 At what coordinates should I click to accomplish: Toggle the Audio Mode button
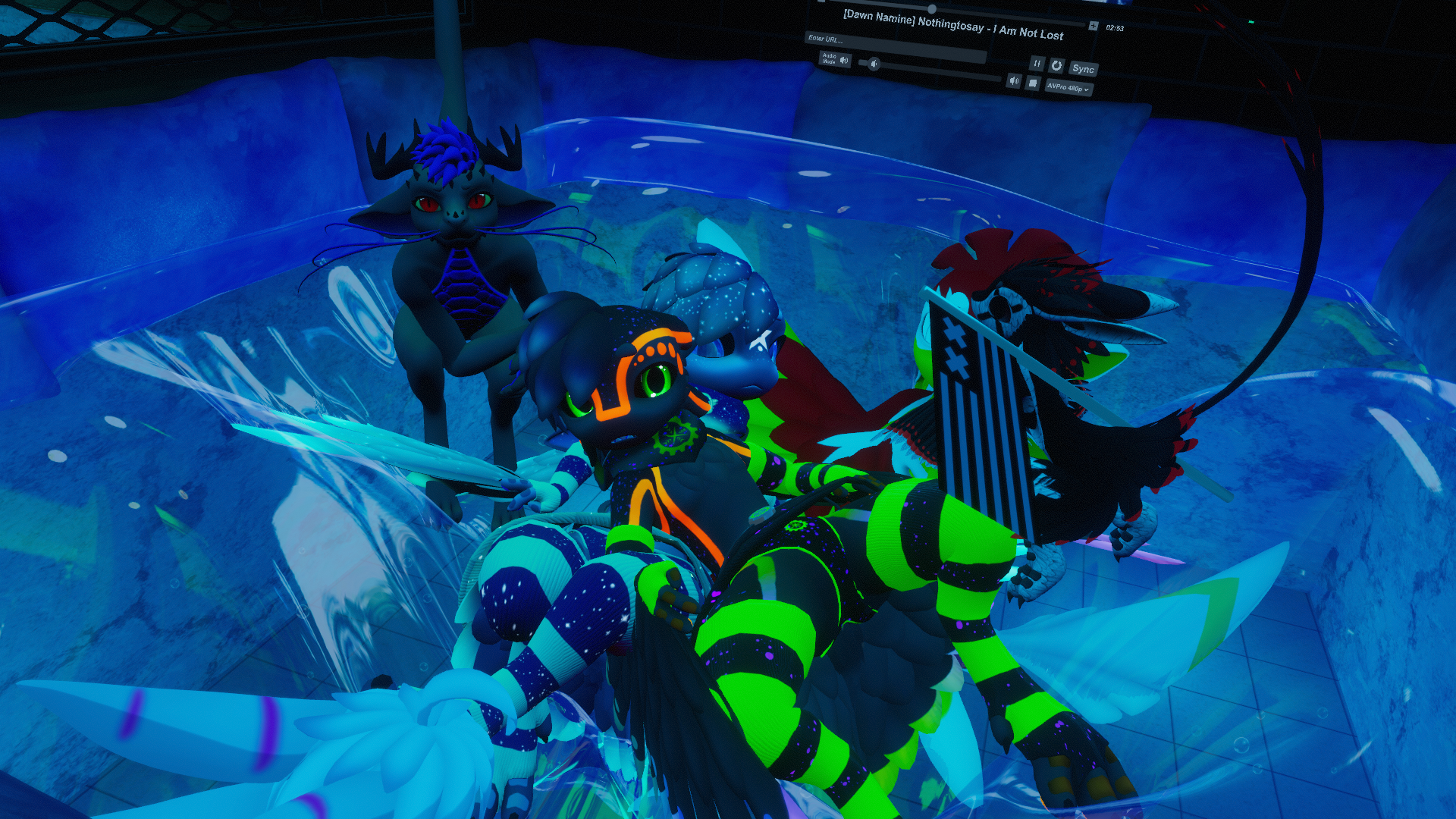[x=835, y=58]
